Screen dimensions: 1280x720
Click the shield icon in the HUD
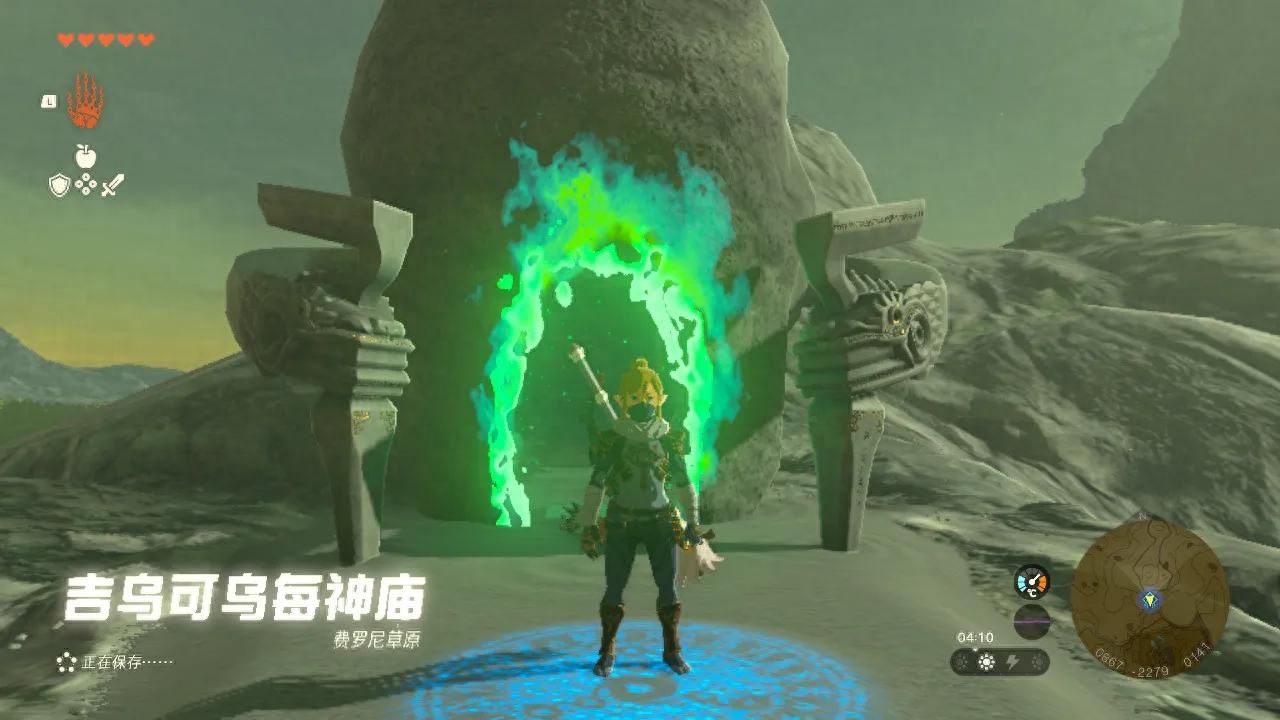tap(60, 185)
